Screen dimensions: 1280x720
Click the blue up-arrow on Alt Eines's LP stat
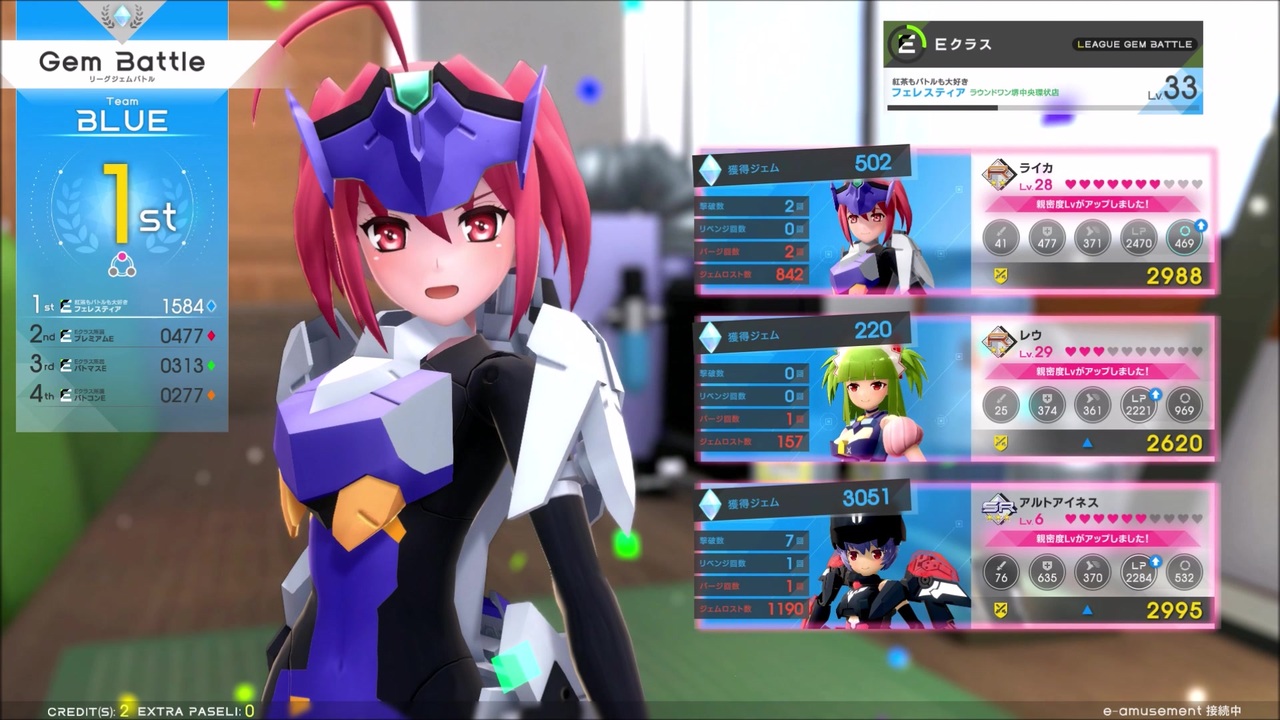[x=1155, y=560]
